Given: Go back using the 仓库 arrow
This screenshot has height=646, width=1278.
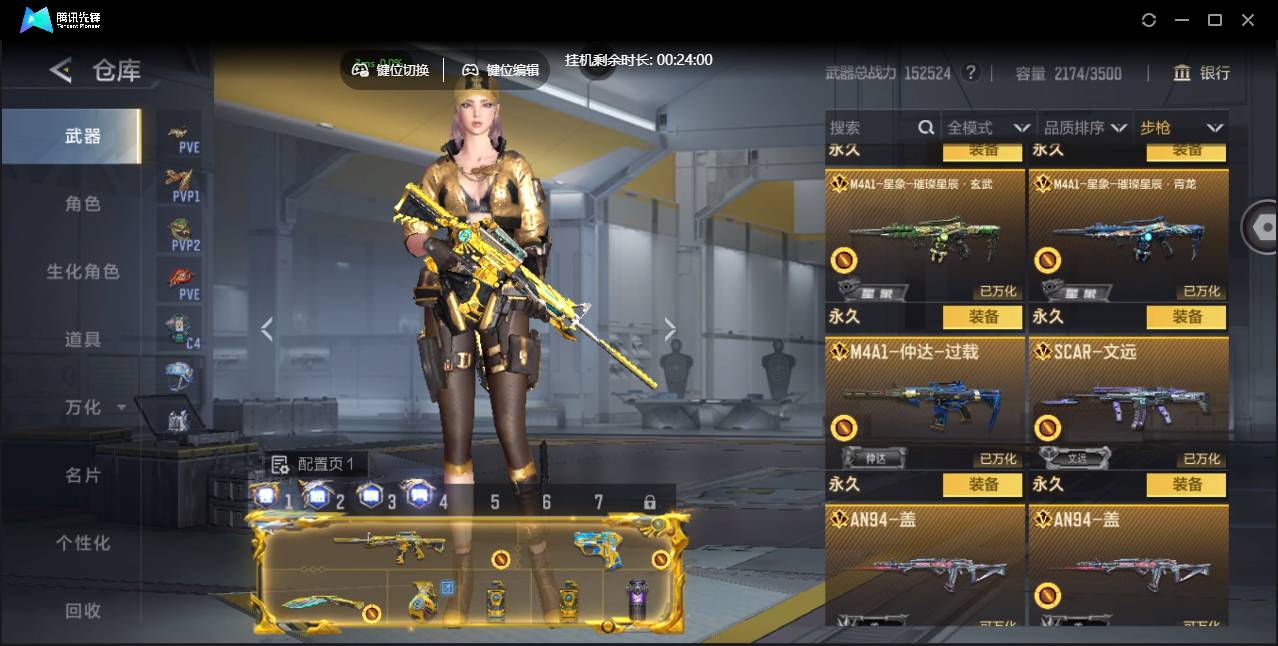Looking at the screenshot, I should pos(61,70).
